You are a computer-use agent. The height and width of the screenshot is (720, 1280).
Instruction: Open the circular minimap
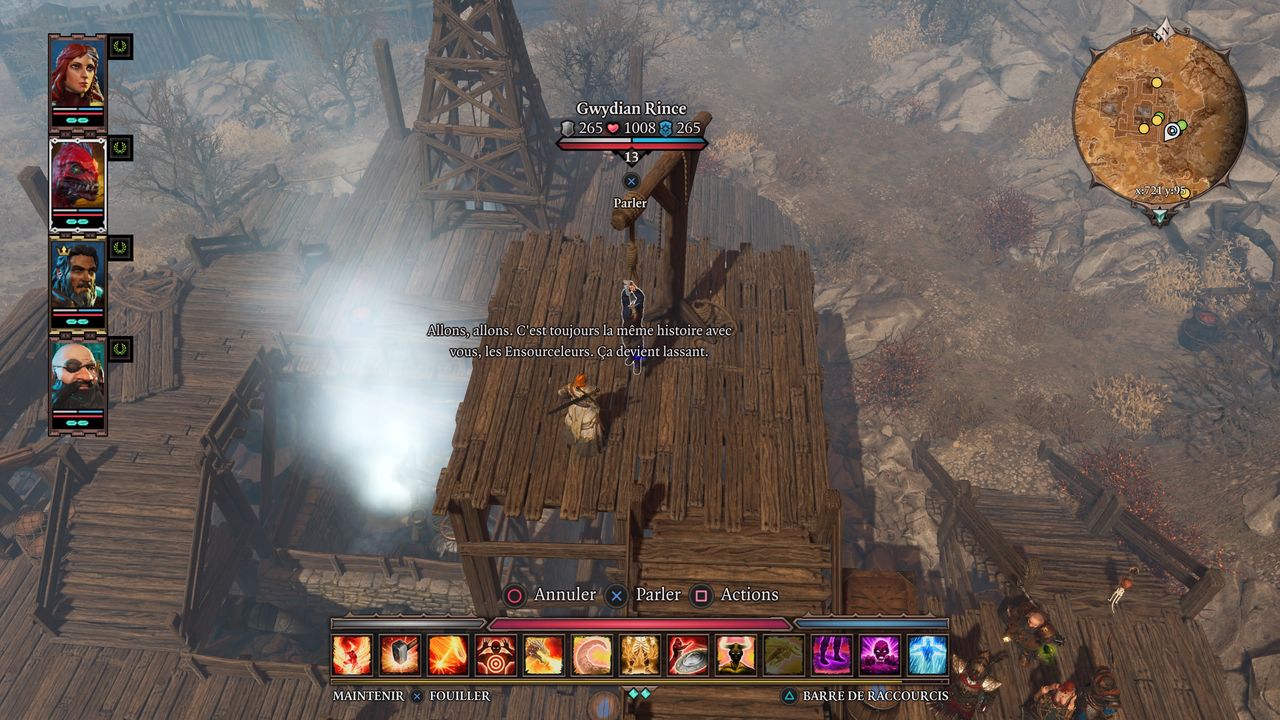tap(1159, 116)
